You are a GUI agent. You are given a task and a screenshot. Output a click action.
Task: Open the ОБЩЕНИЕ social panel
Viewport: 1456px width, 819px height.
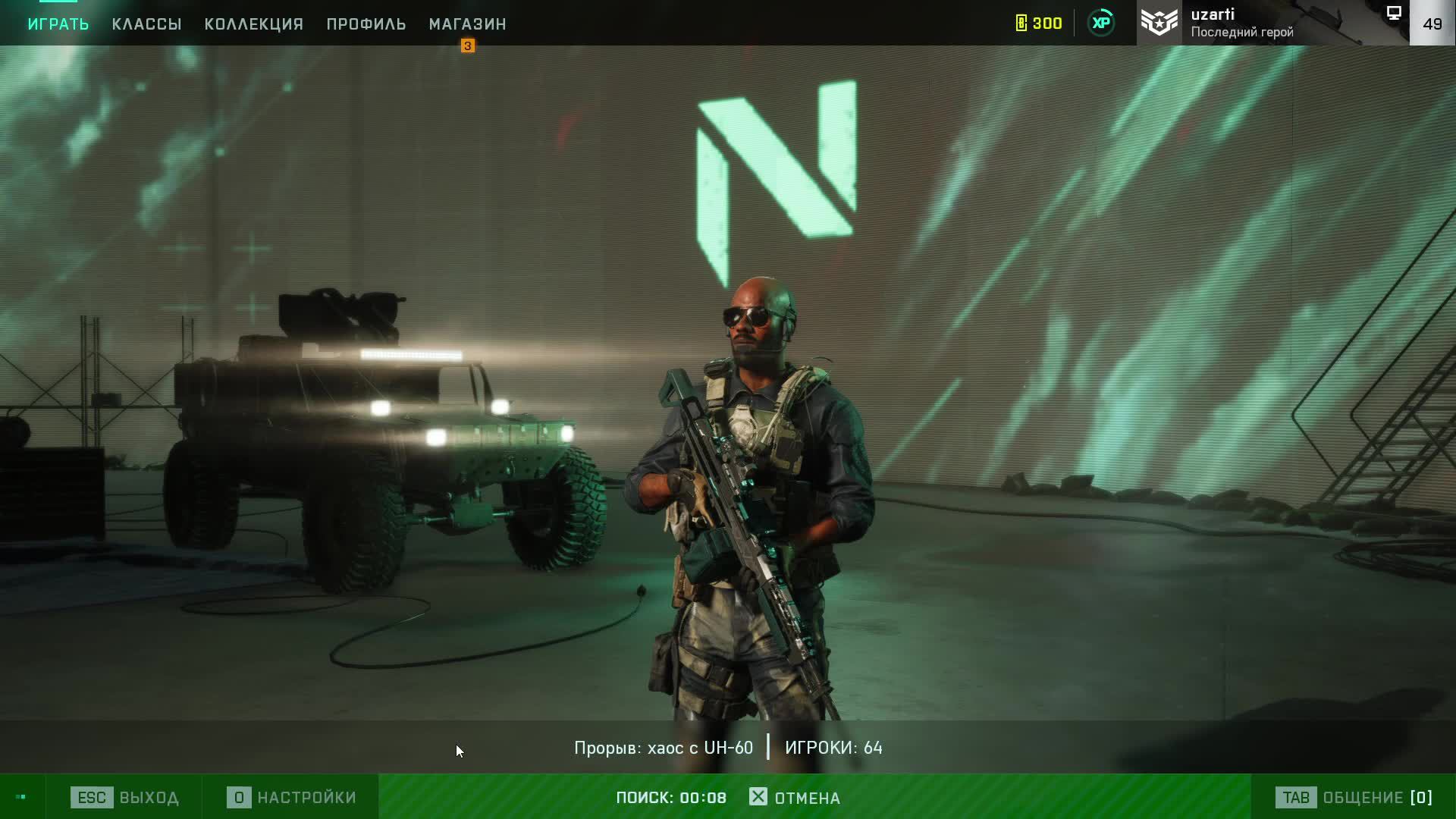(1354, 797)
